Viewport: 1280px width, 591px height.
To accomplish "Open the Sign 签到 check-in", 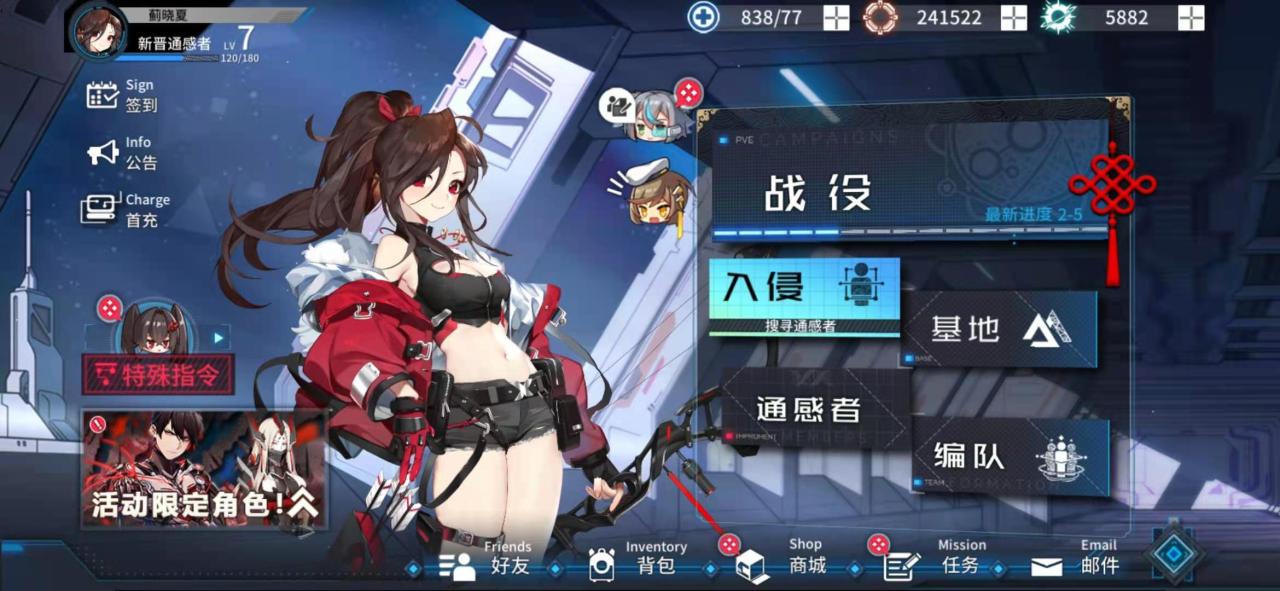I will tap(122, 96).
